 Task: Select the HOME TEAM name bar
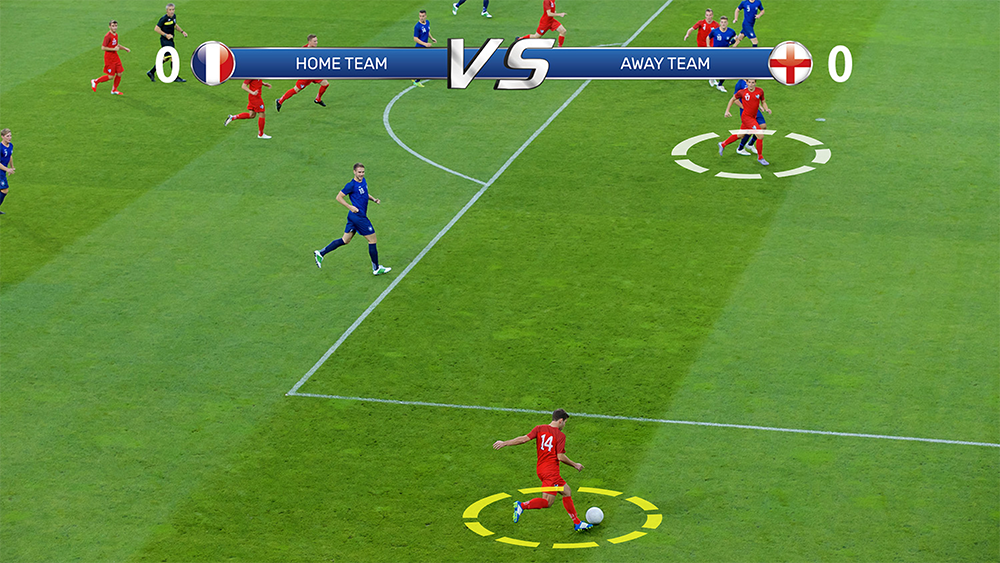click(x=341, y=63)
